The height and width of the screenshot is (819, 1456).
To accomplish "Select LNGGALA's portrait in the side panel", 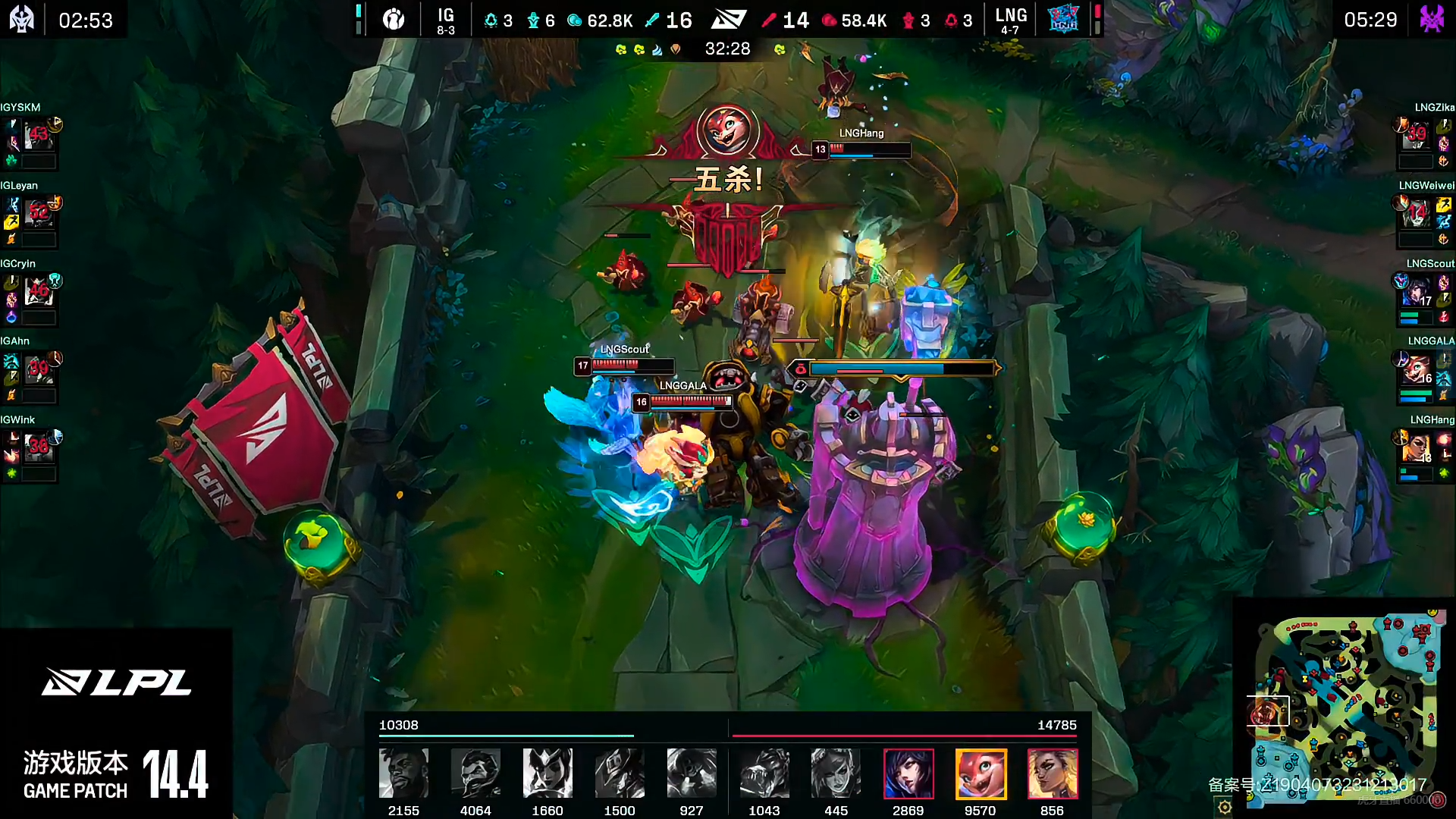I will click(x=1415, y=370).
